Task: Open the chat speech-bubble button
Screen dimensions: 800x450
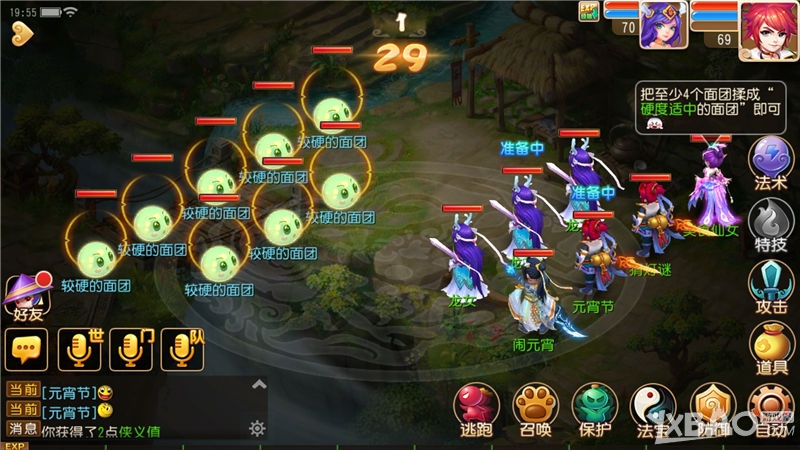Action: [26, 347]
